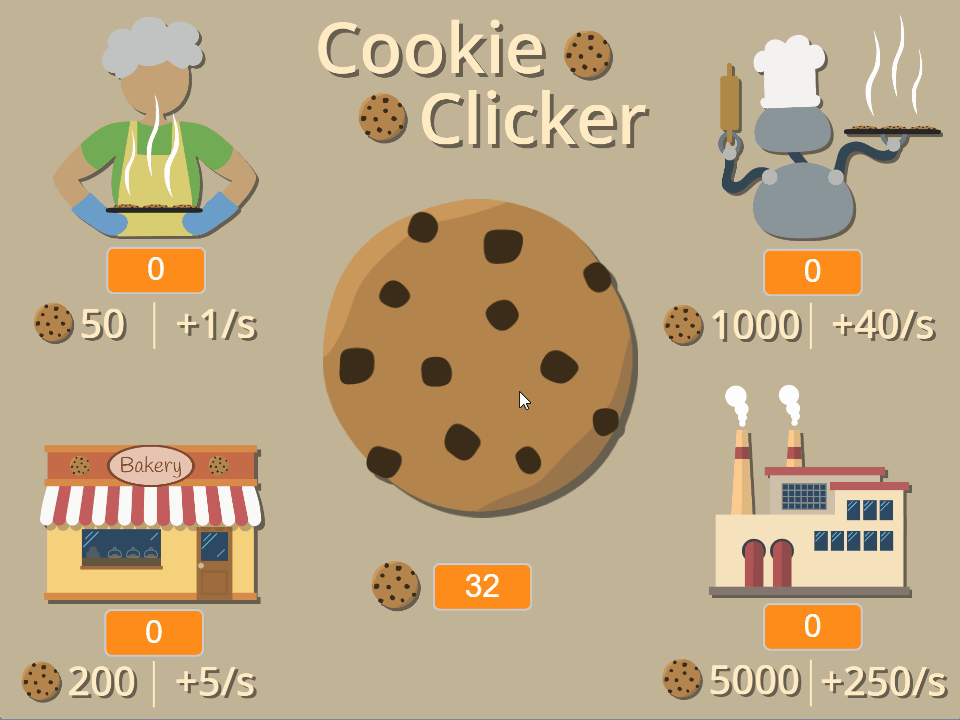Click the giant chocolate chip cookie
Viewport: 960px width, 720px height.
(478, 356)
